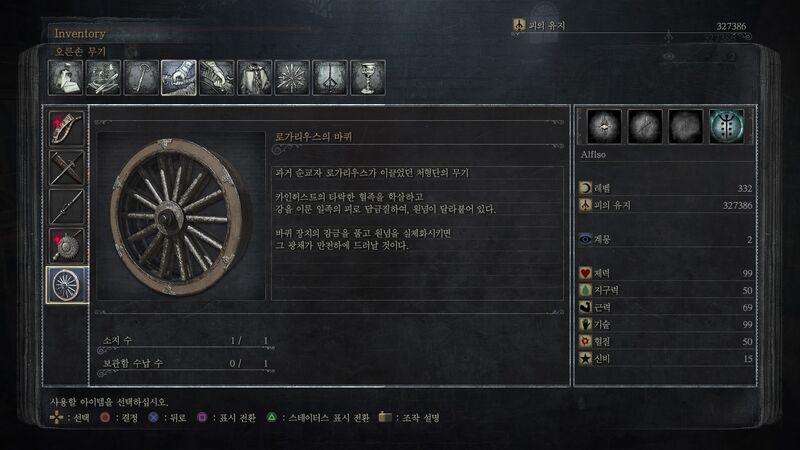Screen dimensions: 800x450
Task: Select Logarius' Wheel weapon slot
Action: coord(68,284)
